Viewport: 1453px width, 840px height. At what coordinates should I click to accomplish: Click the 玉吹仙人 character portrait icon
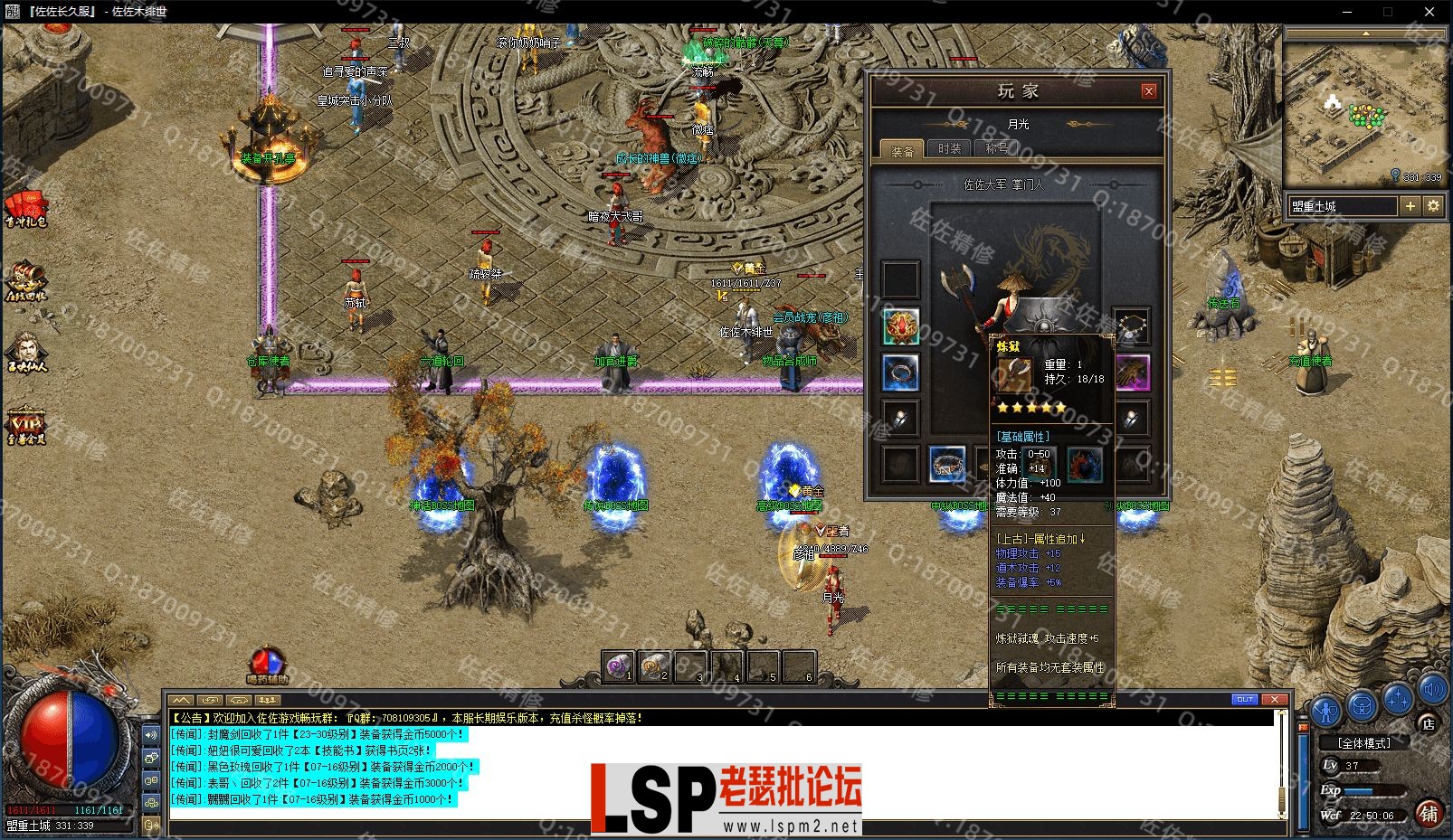click(x=25, y=348)
